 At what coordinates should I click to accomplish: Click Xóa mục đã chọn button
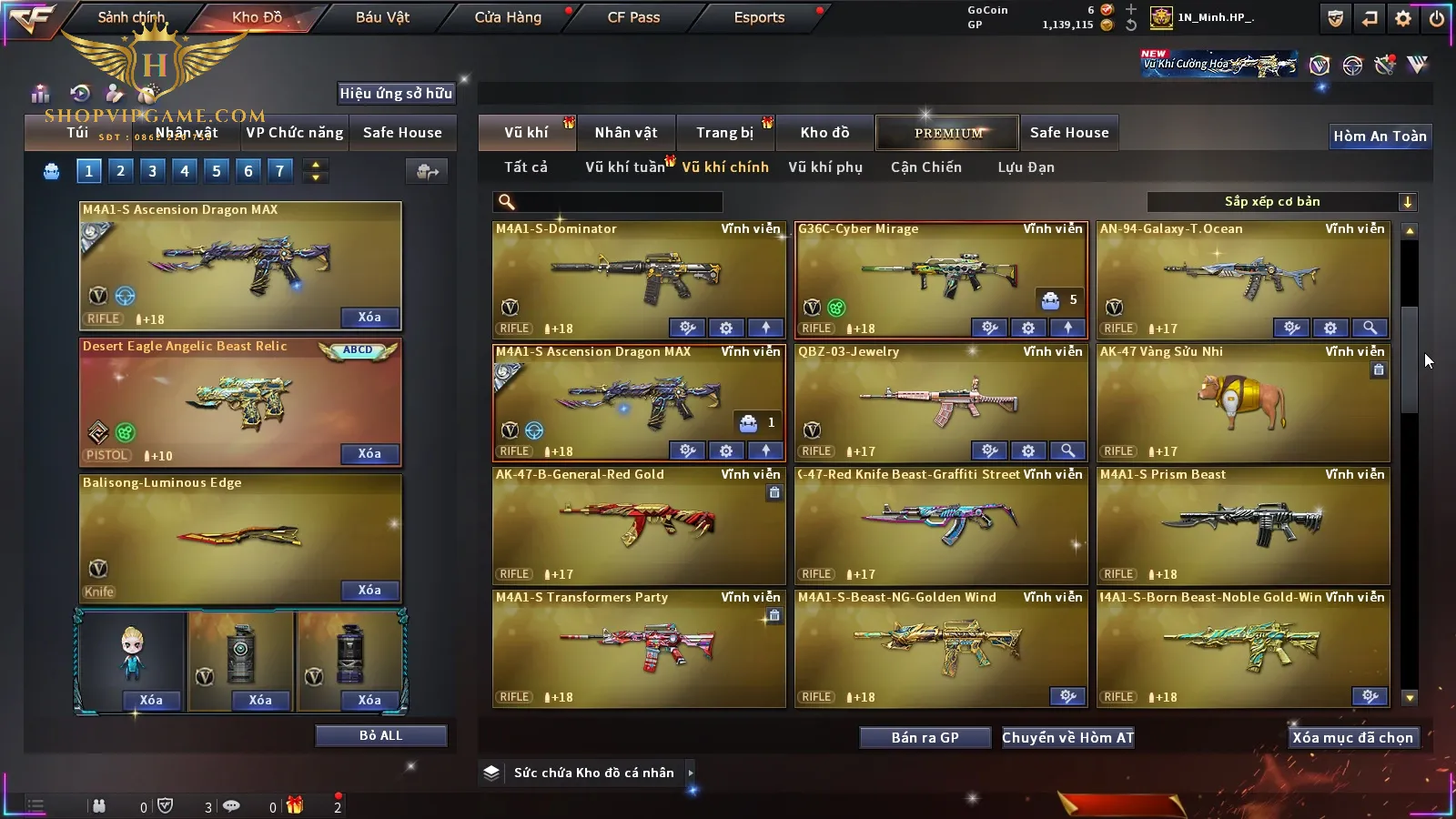(x=1352, y=738)
